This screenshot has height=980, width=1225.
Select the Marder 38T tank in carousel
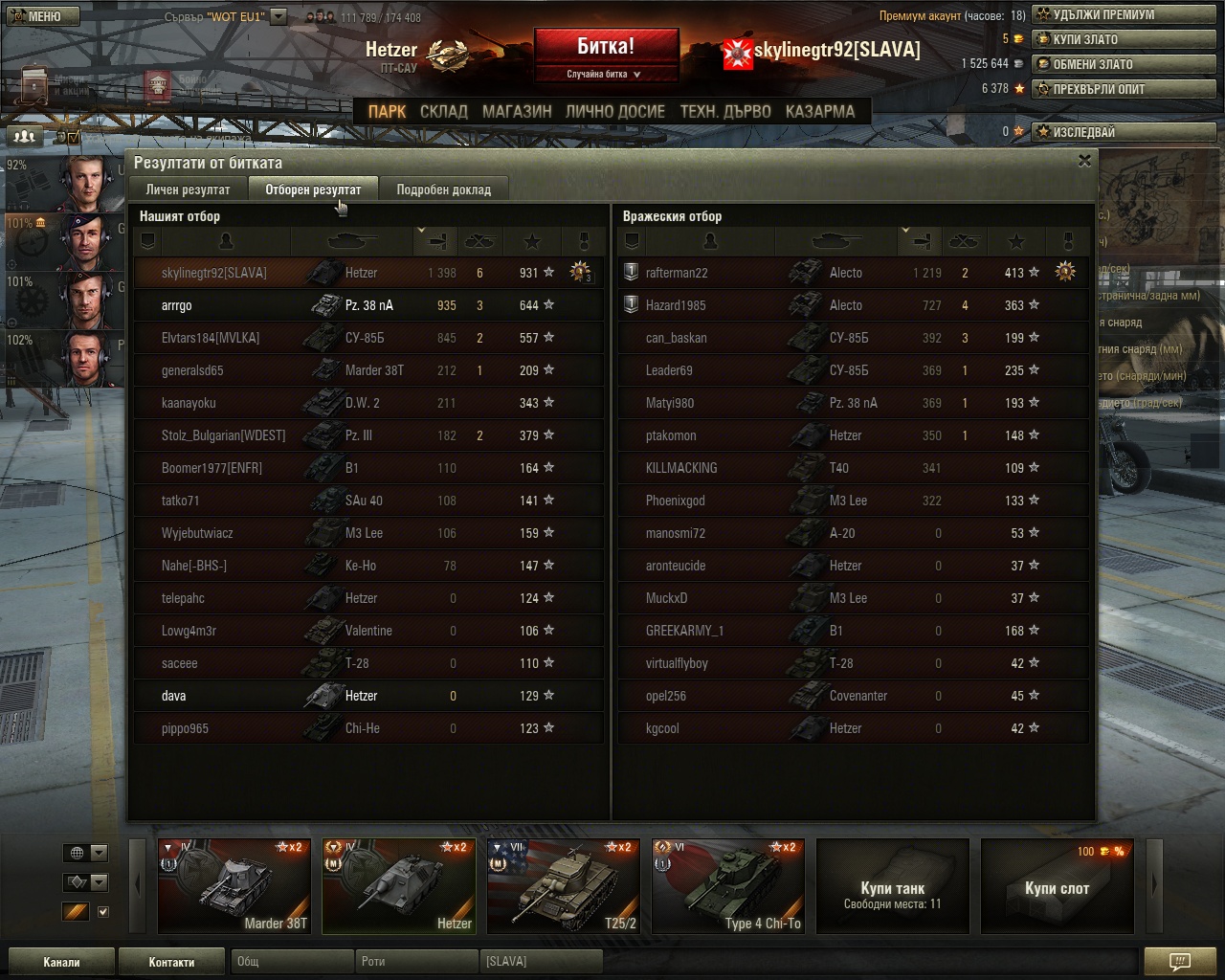(x=234, y=885)
